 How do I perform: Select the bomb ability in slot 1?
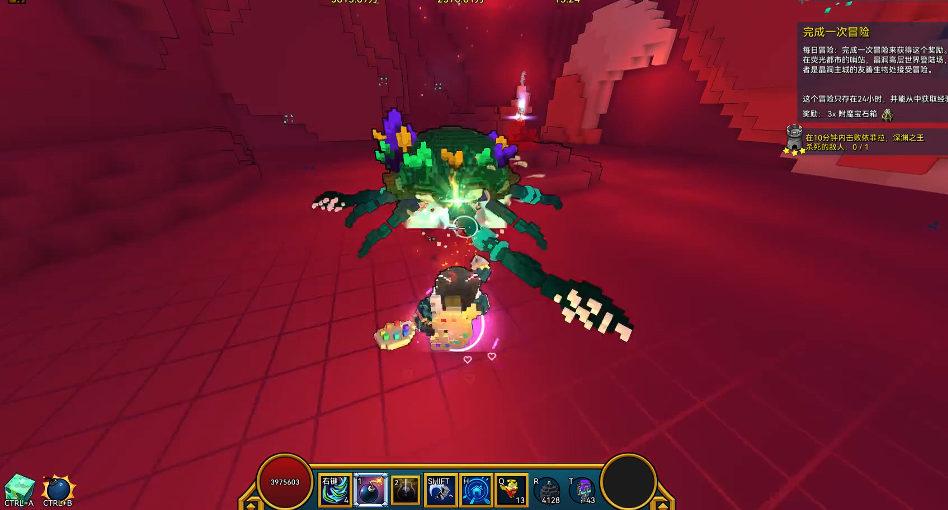[x=371, y=489]
